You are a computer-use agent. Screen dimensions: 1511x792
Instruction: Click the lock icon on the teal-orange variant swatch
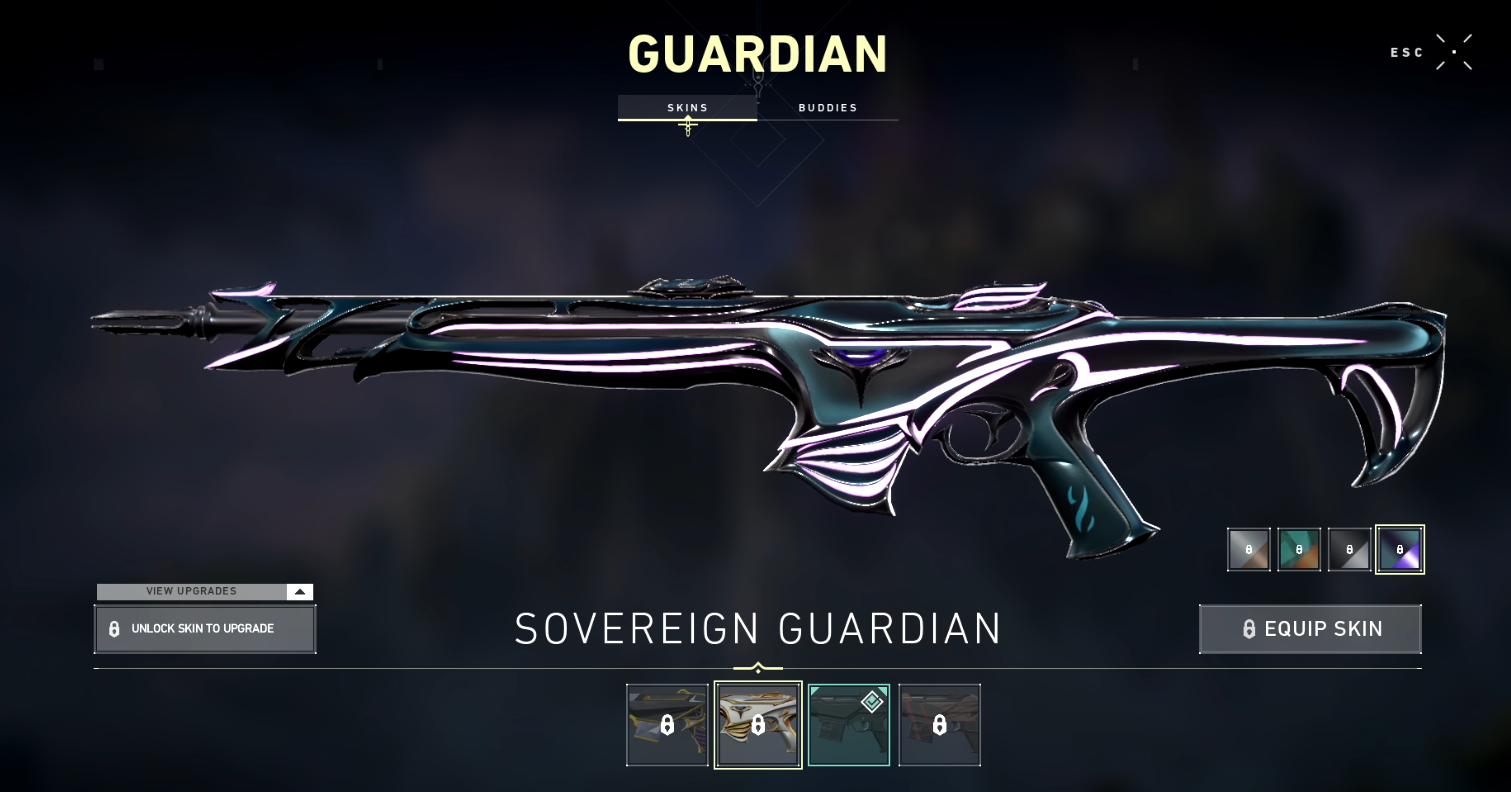(x=1298, y=549)
